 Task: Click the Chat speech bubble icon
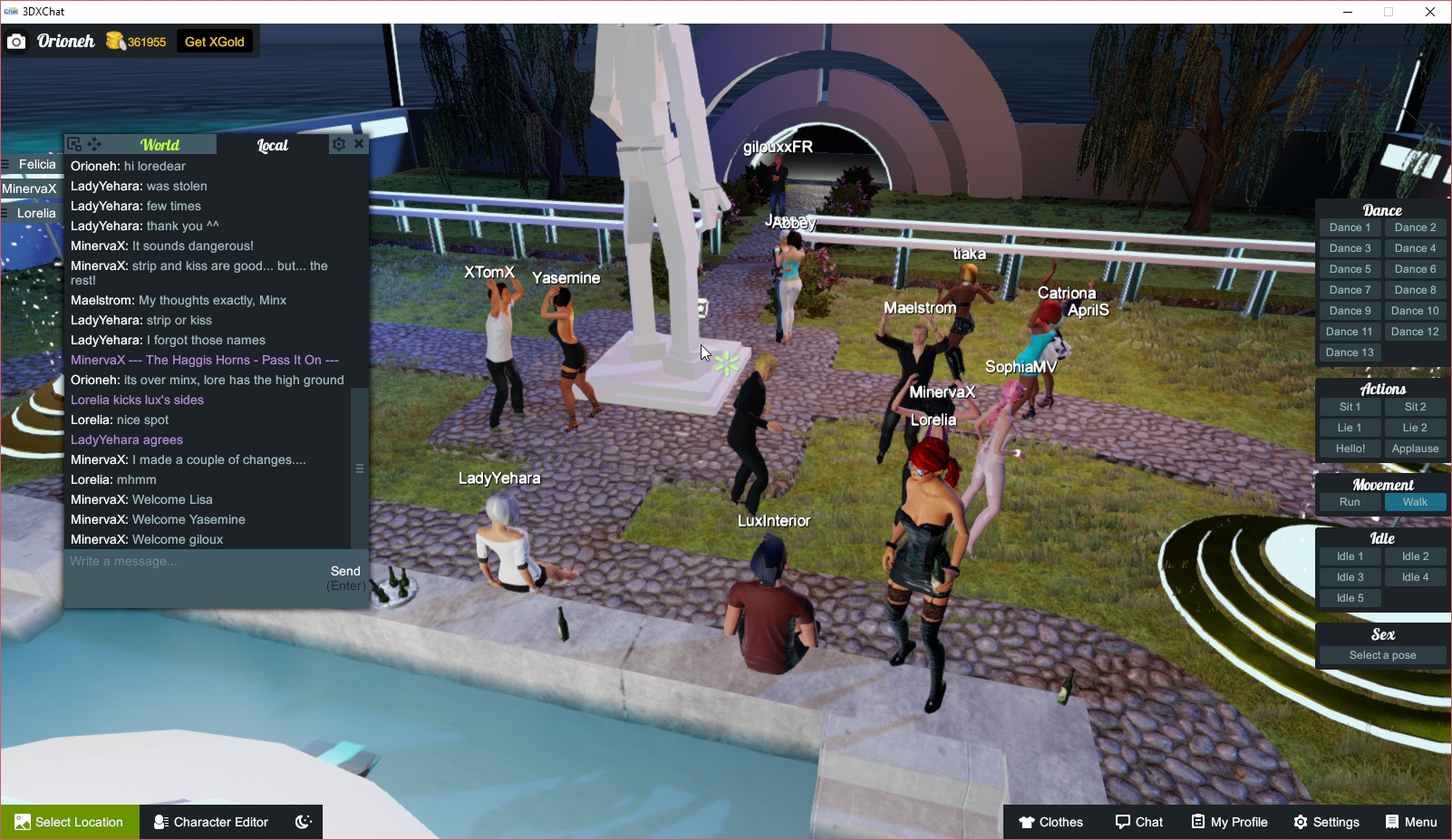click(x=1139, y=822)
